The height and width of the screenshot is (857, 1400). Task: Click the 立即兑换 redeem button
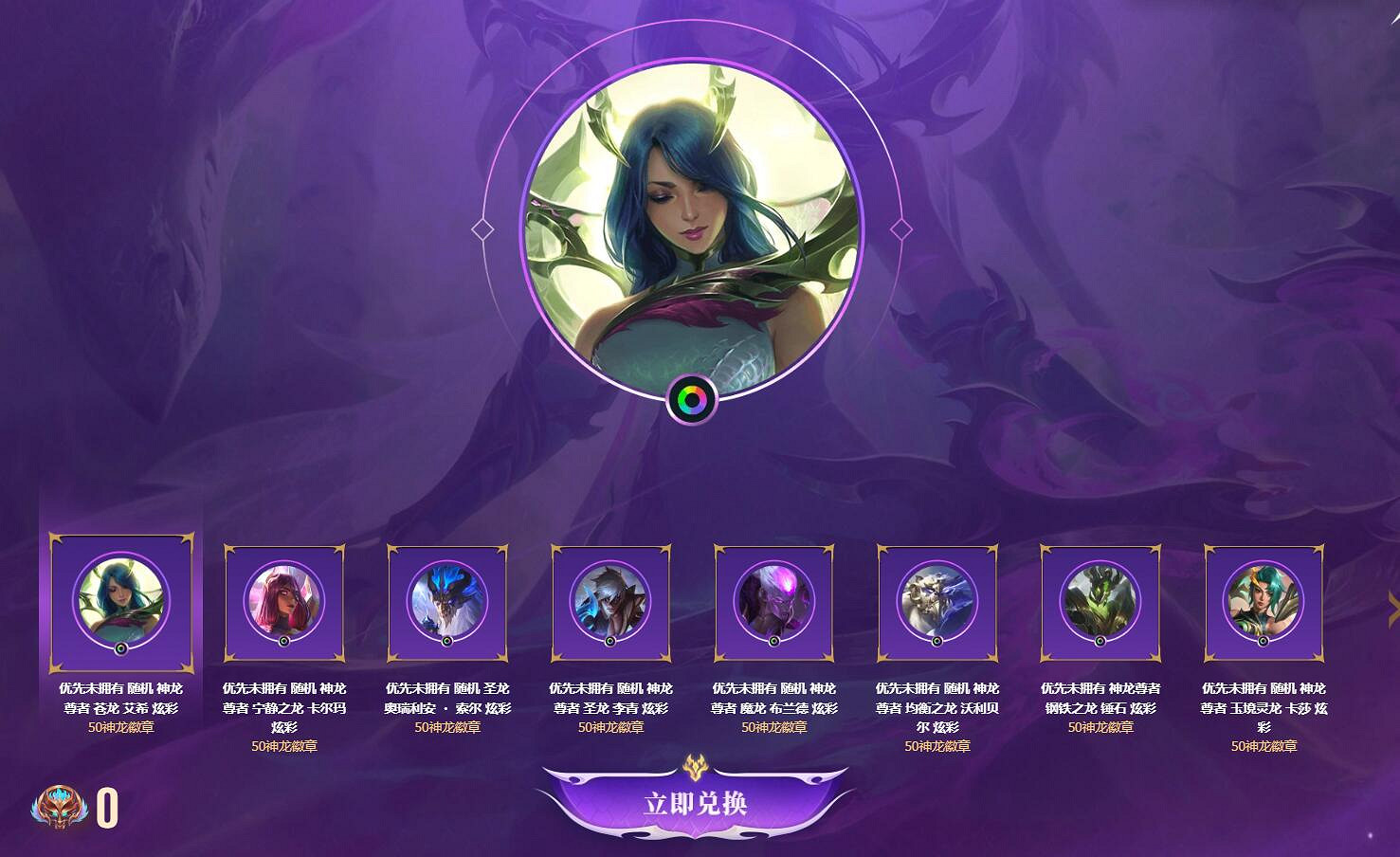click(695, 802)
